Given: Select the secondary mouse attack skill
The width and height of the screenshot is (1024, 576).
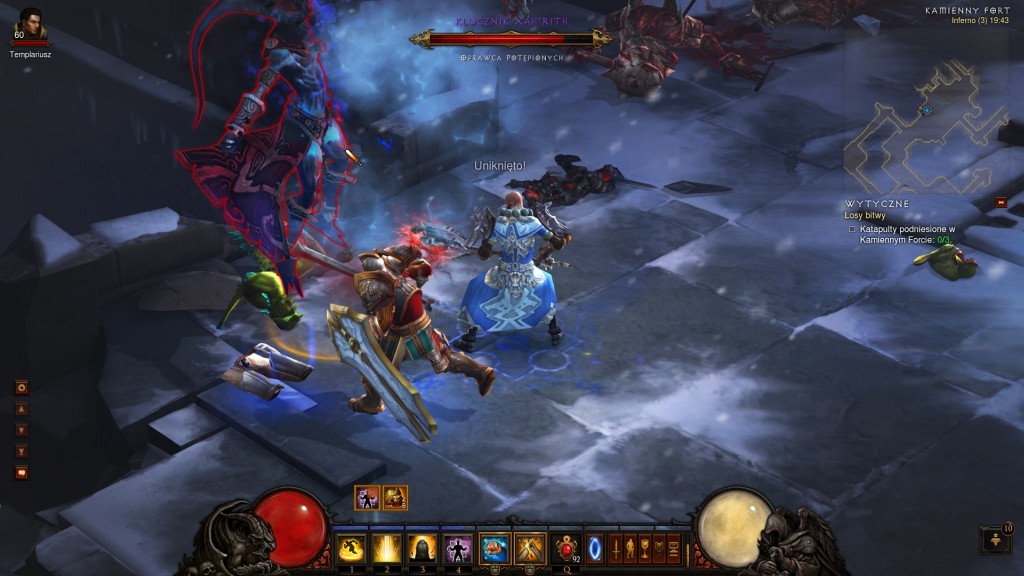Looking at the screenshot, I should [x=529, y=549].
